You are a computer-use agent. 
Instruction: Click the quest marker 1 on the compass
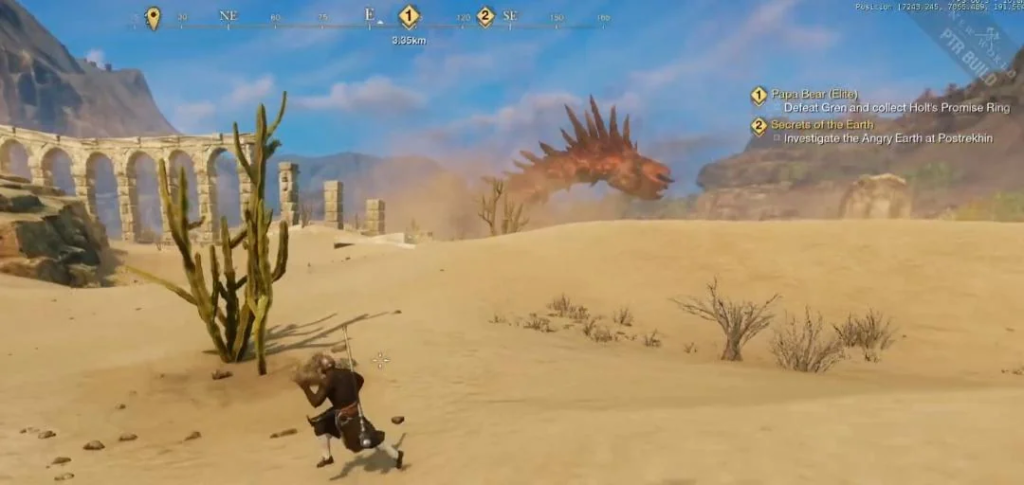coord(408,16)
